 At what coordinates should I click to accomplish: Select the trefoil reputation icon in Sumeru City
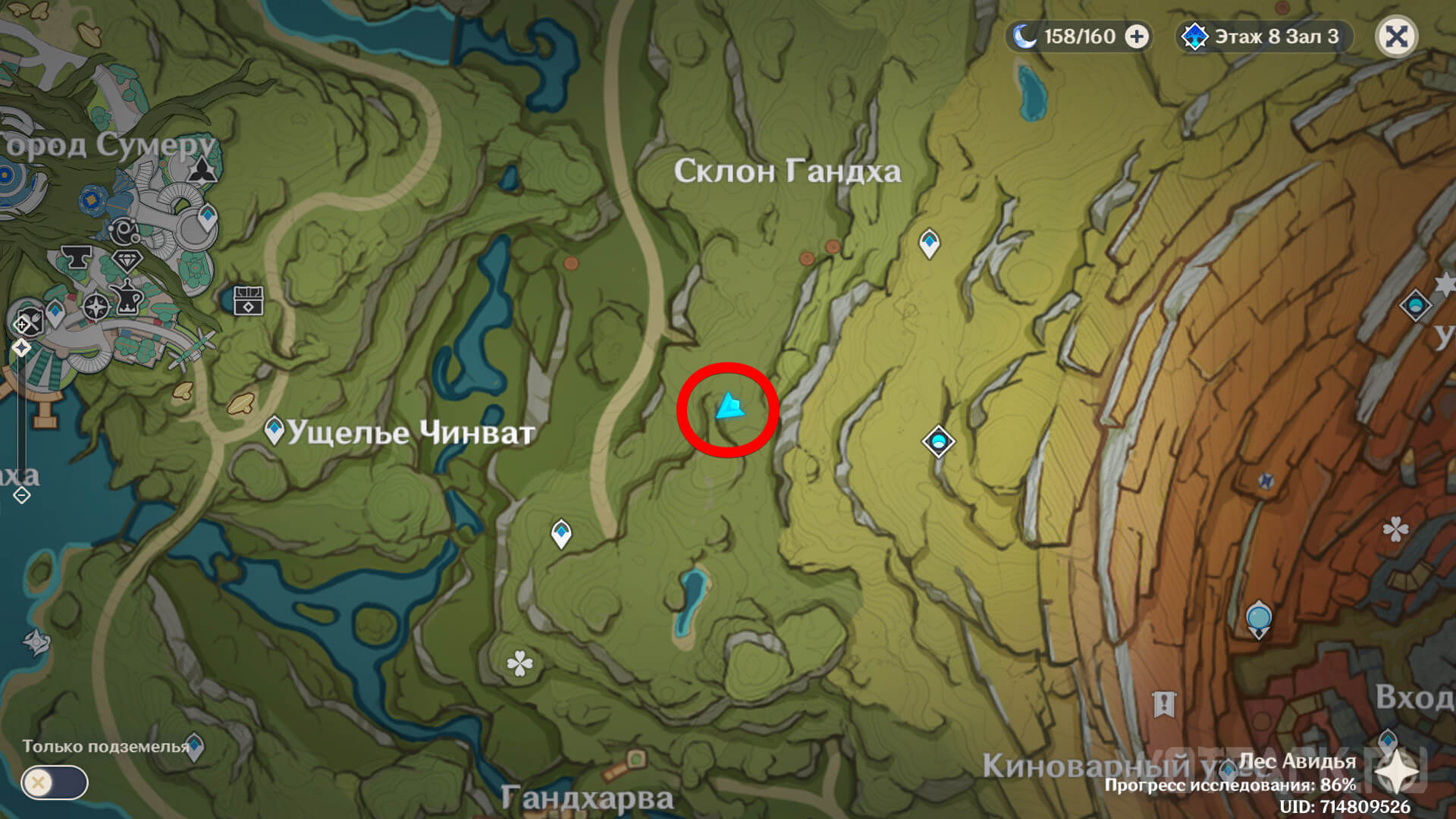[x=202, y=170]
